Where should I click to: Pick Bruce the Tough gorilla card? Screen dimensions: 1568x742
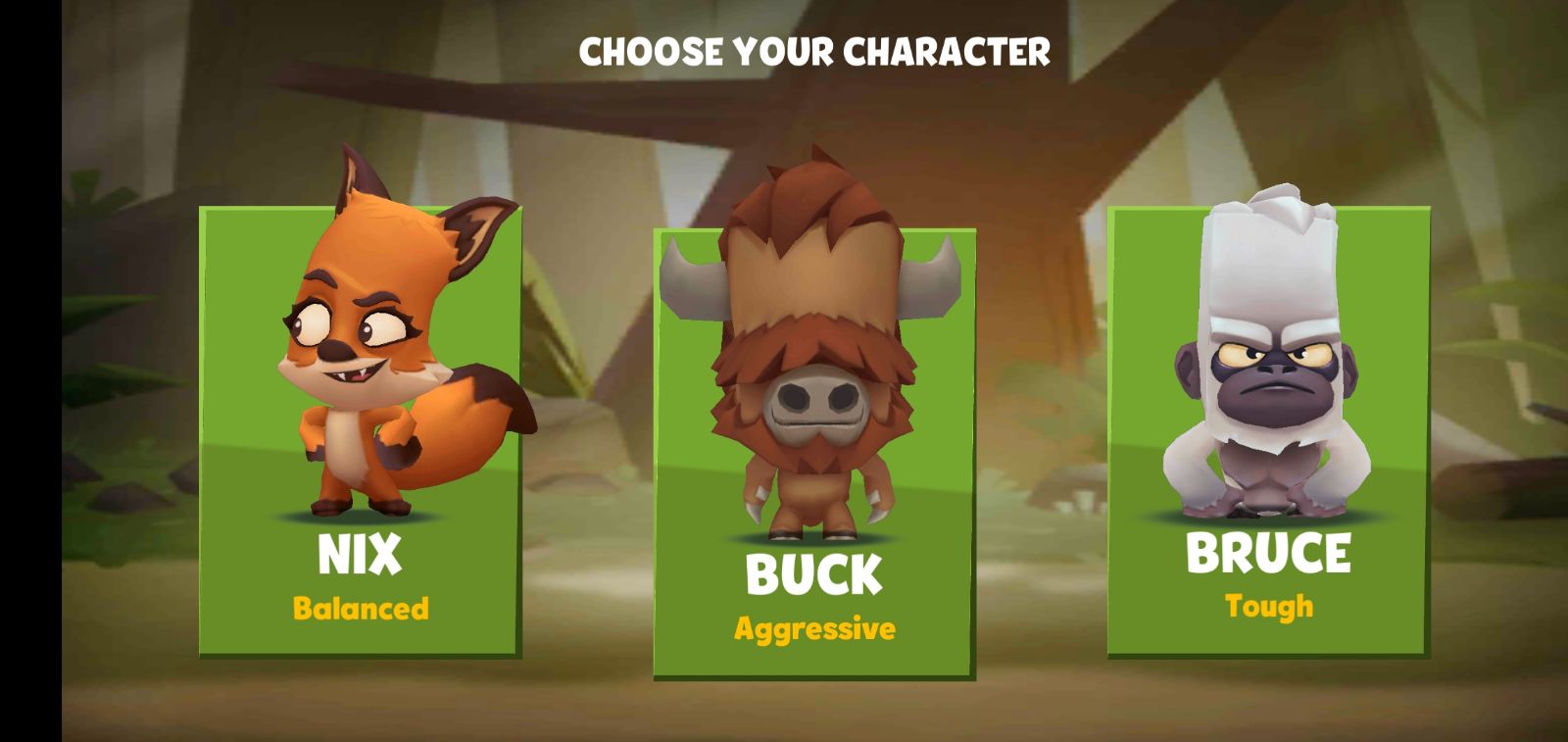tap(1268, 431)
